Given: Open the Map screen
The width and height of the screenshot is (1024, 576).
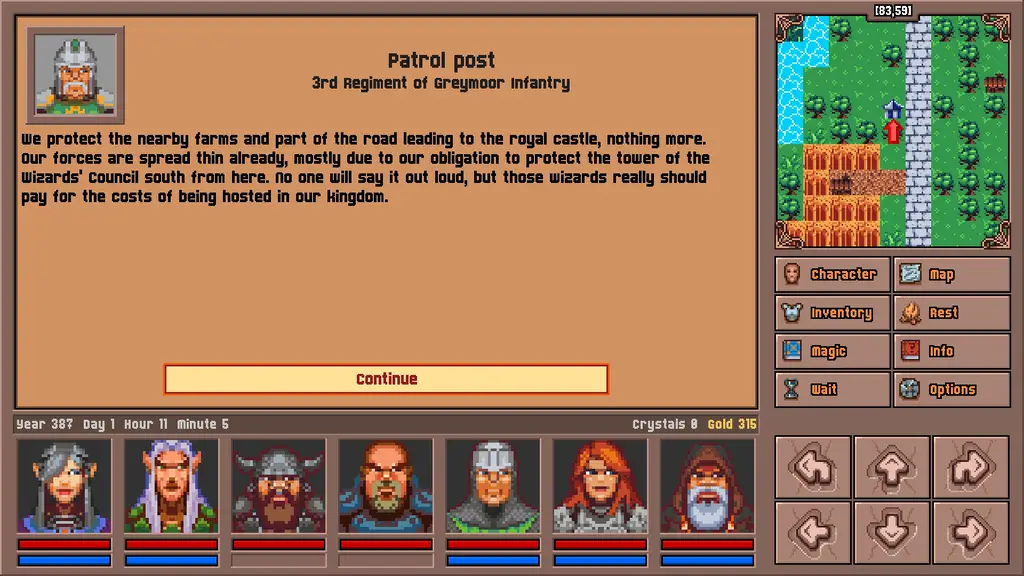Looking at the screenshot, I should click(x=951, y=274).
